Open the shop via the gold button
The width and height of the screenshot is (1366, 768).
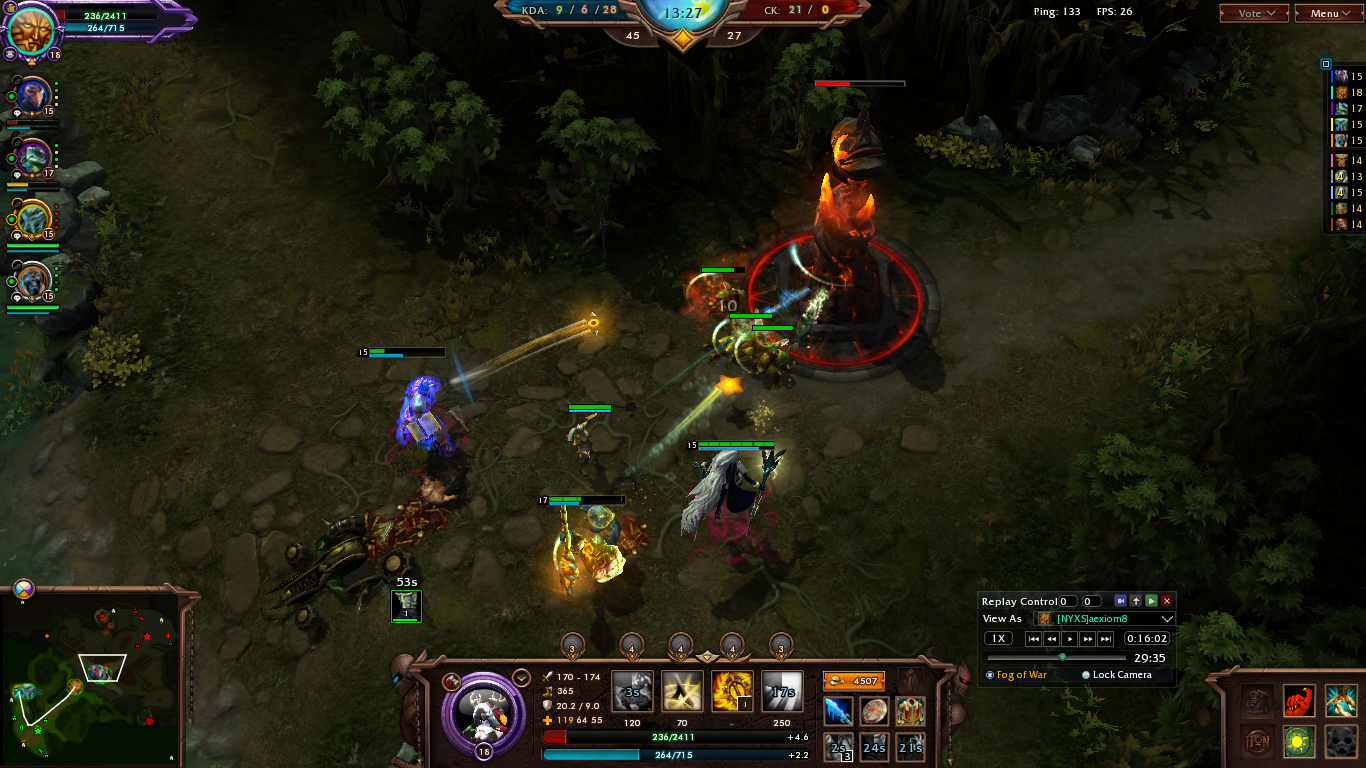(x=853, y=681)
